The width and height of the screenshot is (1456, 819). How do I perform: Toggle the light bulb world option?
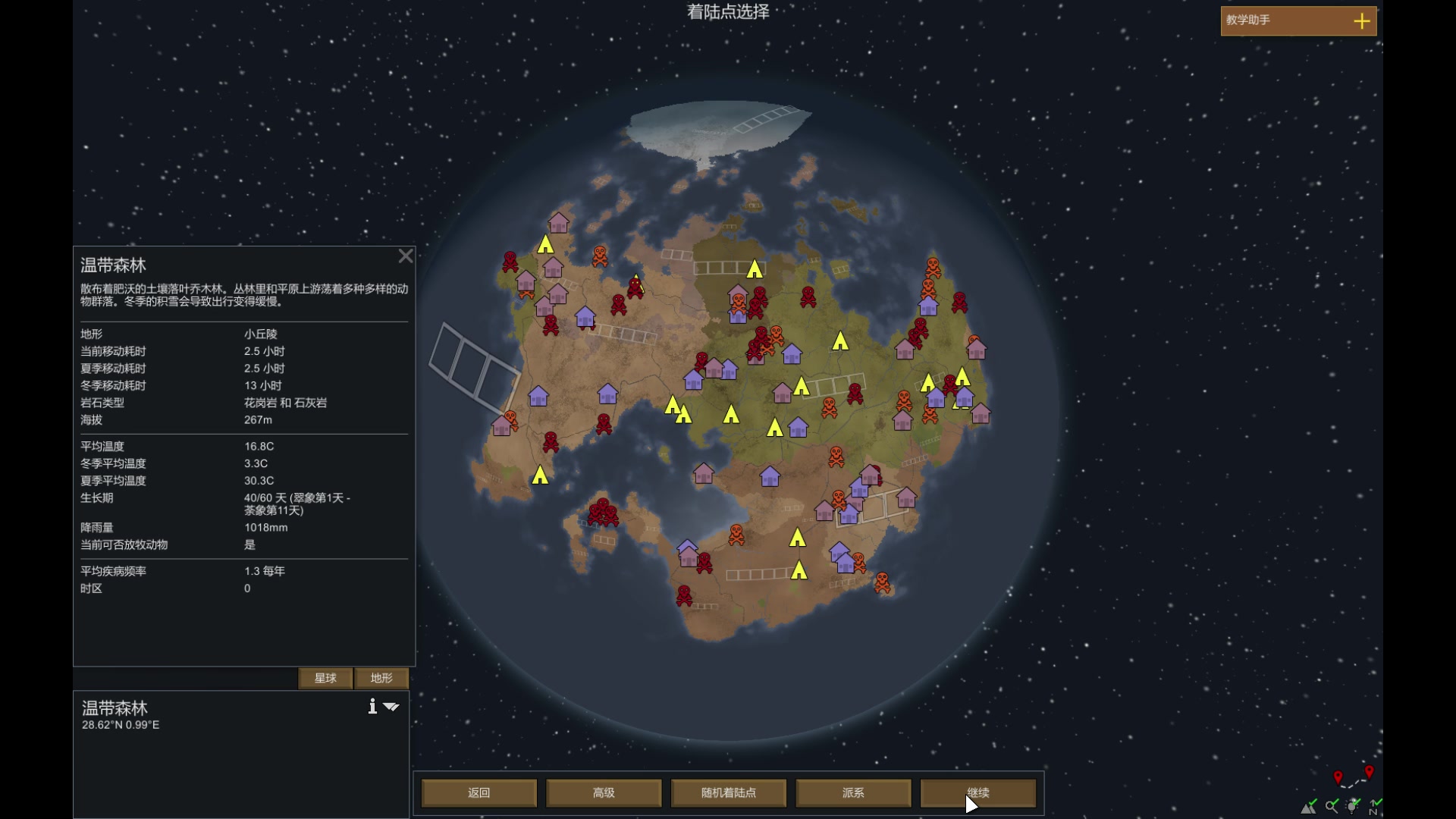tap(1354, 806)
